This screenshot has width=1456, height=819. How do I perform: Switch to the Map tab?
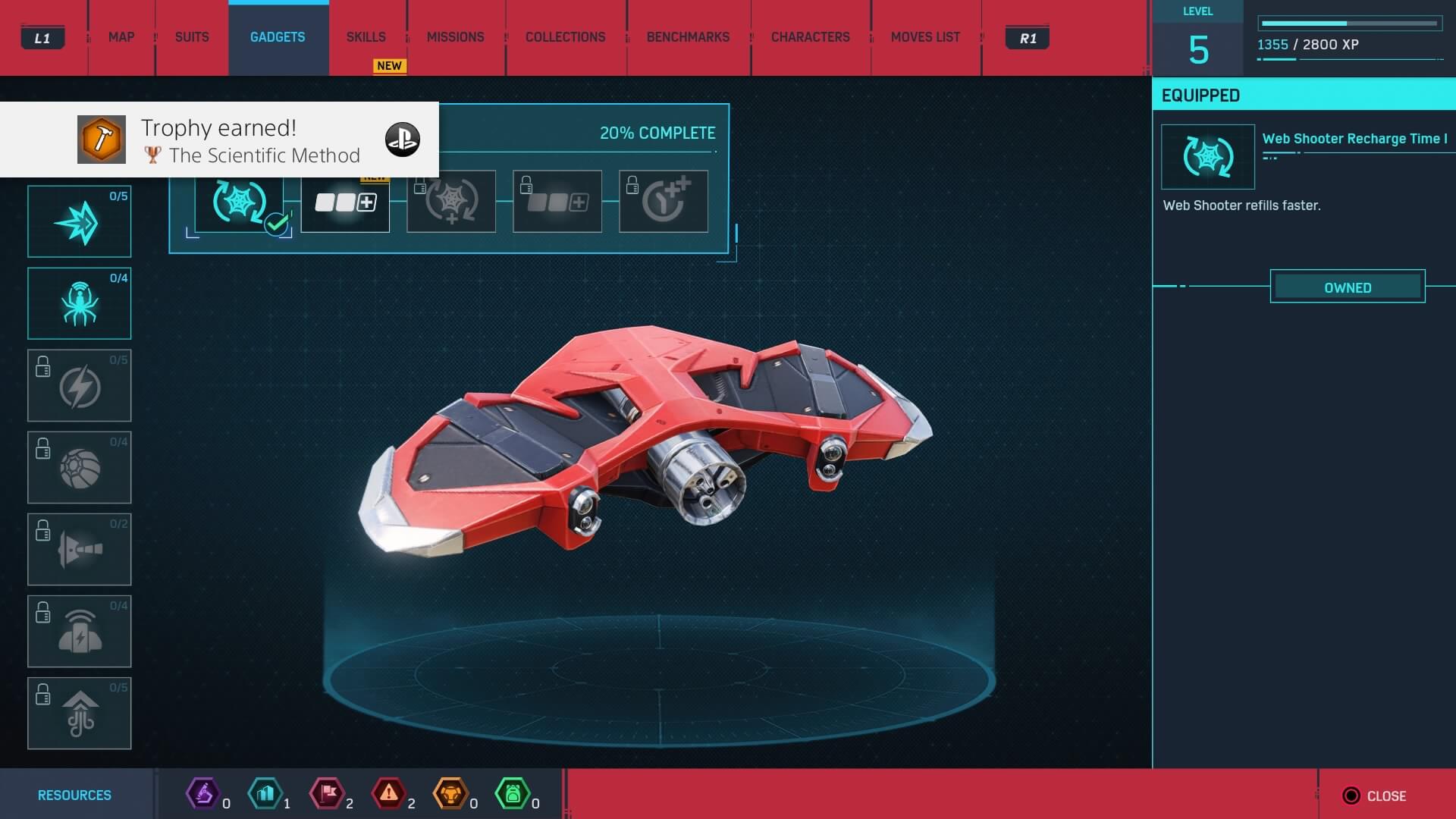121,37
